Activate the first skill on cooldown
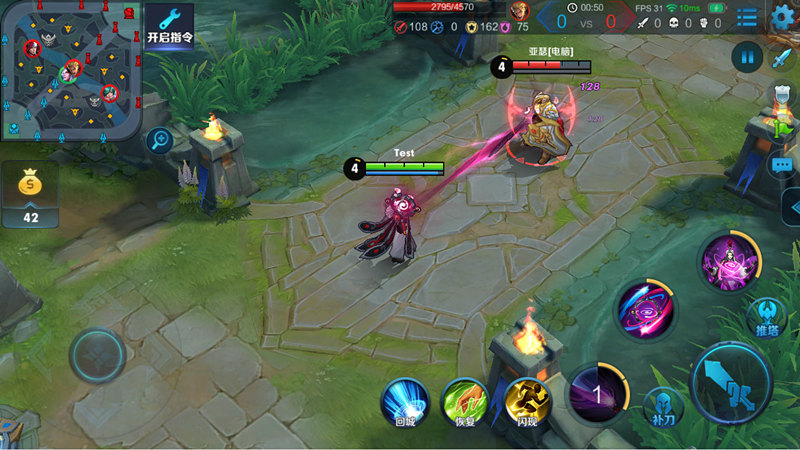 (x=597, y=393)
